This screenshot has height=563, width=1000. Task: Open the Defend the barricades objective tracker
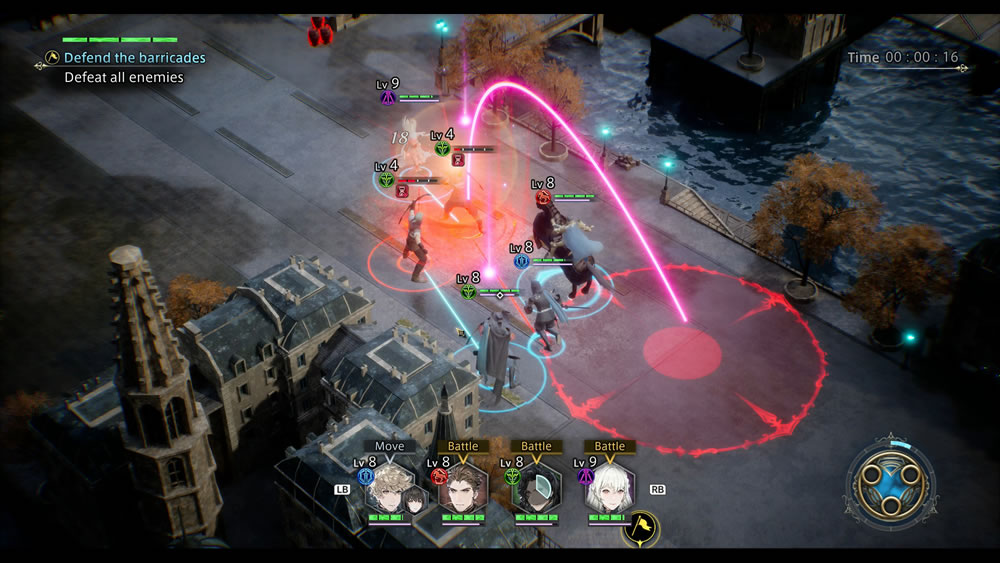coord(134,58)
